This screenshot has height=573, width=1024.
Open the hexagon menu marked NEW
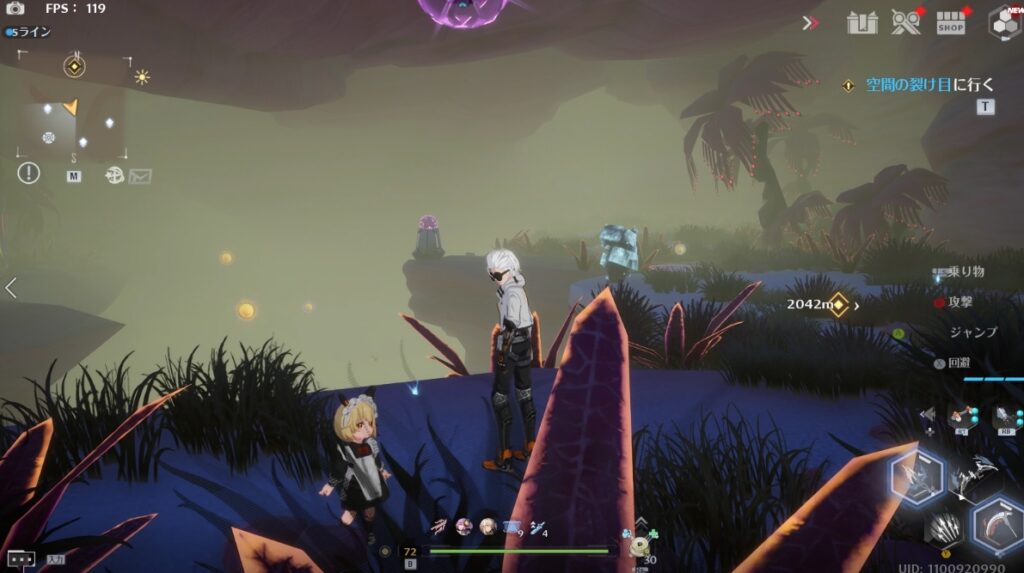(x=1003, y=22)
